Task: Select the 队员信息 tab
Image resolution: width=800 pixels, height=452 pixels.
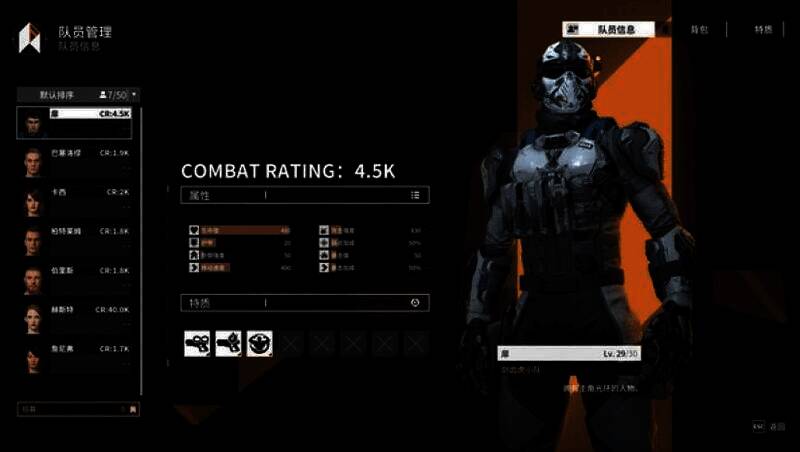Action: pyautogui.click(x=610, y=30)
